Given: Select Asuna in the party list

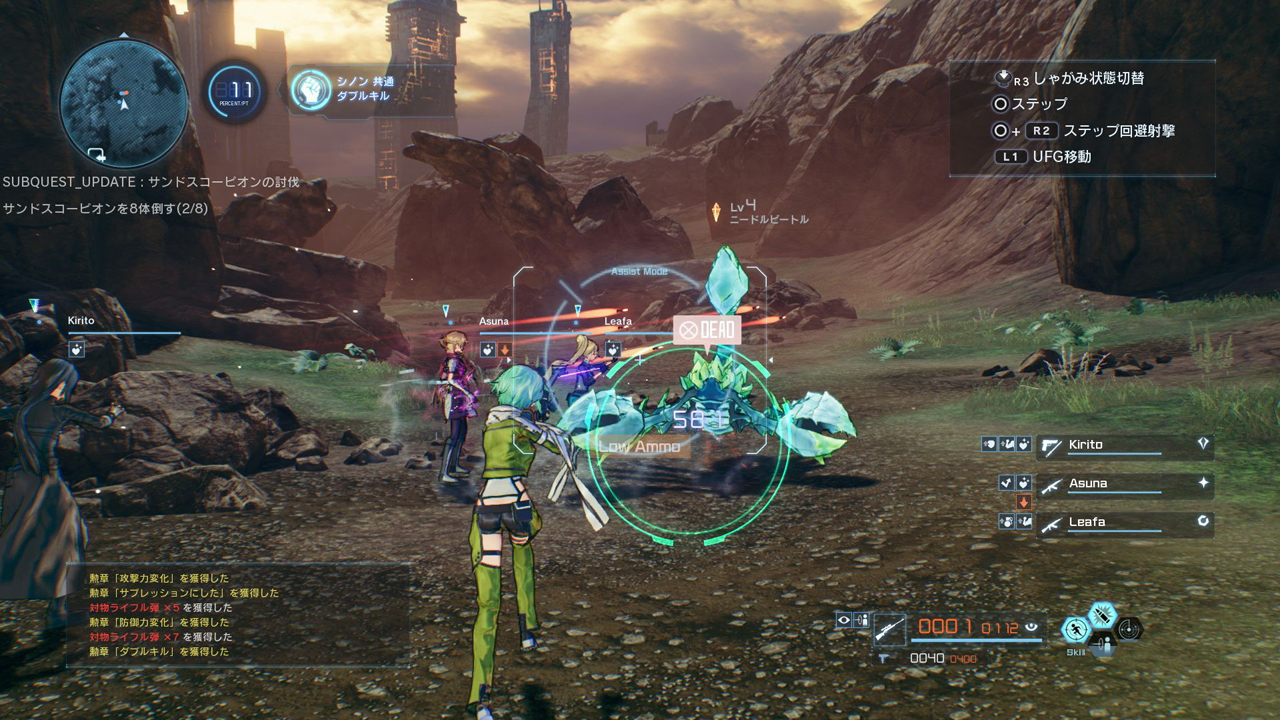Looking at the screenshot, I should pyautogui.click(x=1124, y=484).
